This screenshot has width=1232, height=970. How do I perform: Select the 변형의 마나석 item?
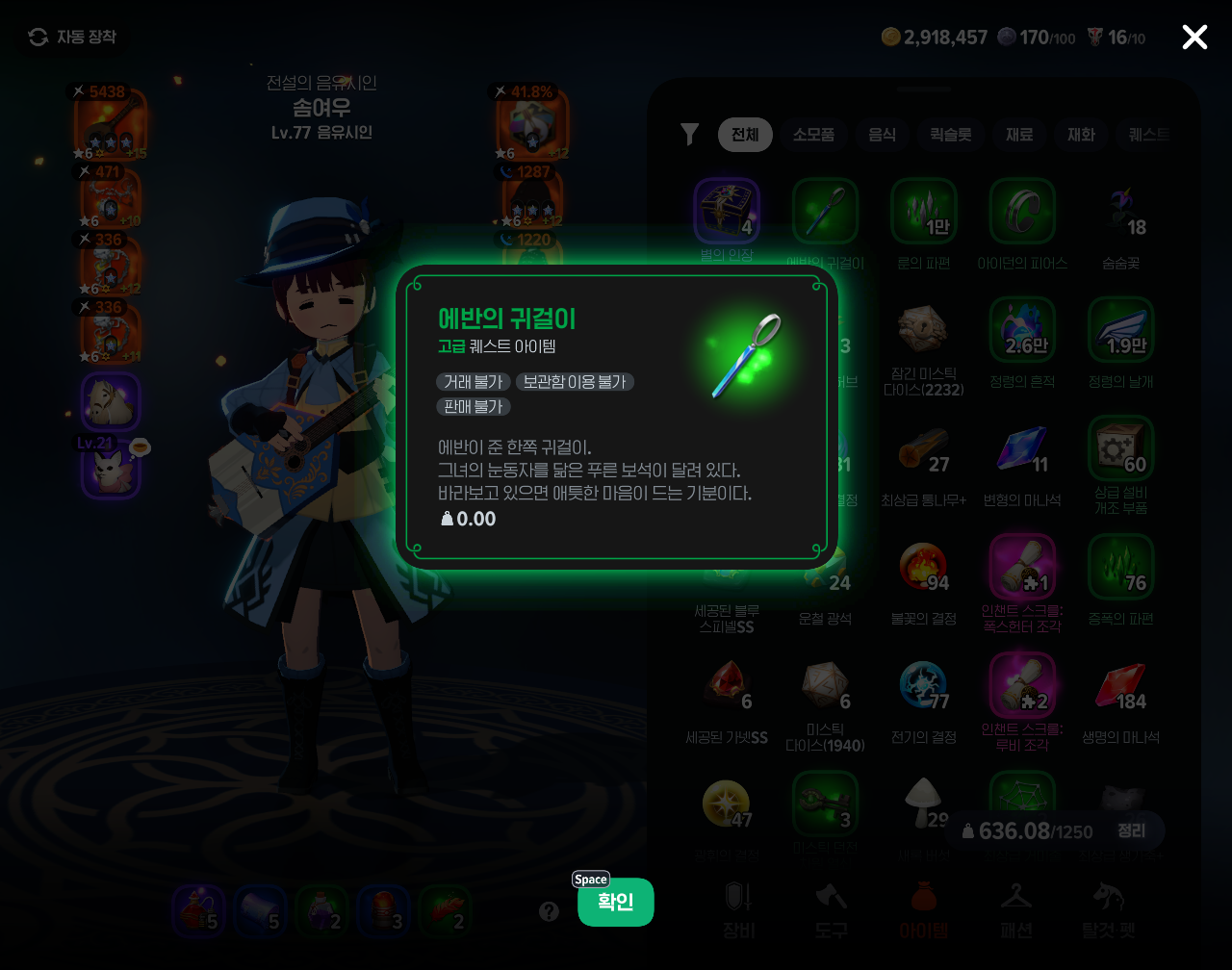1022,449
